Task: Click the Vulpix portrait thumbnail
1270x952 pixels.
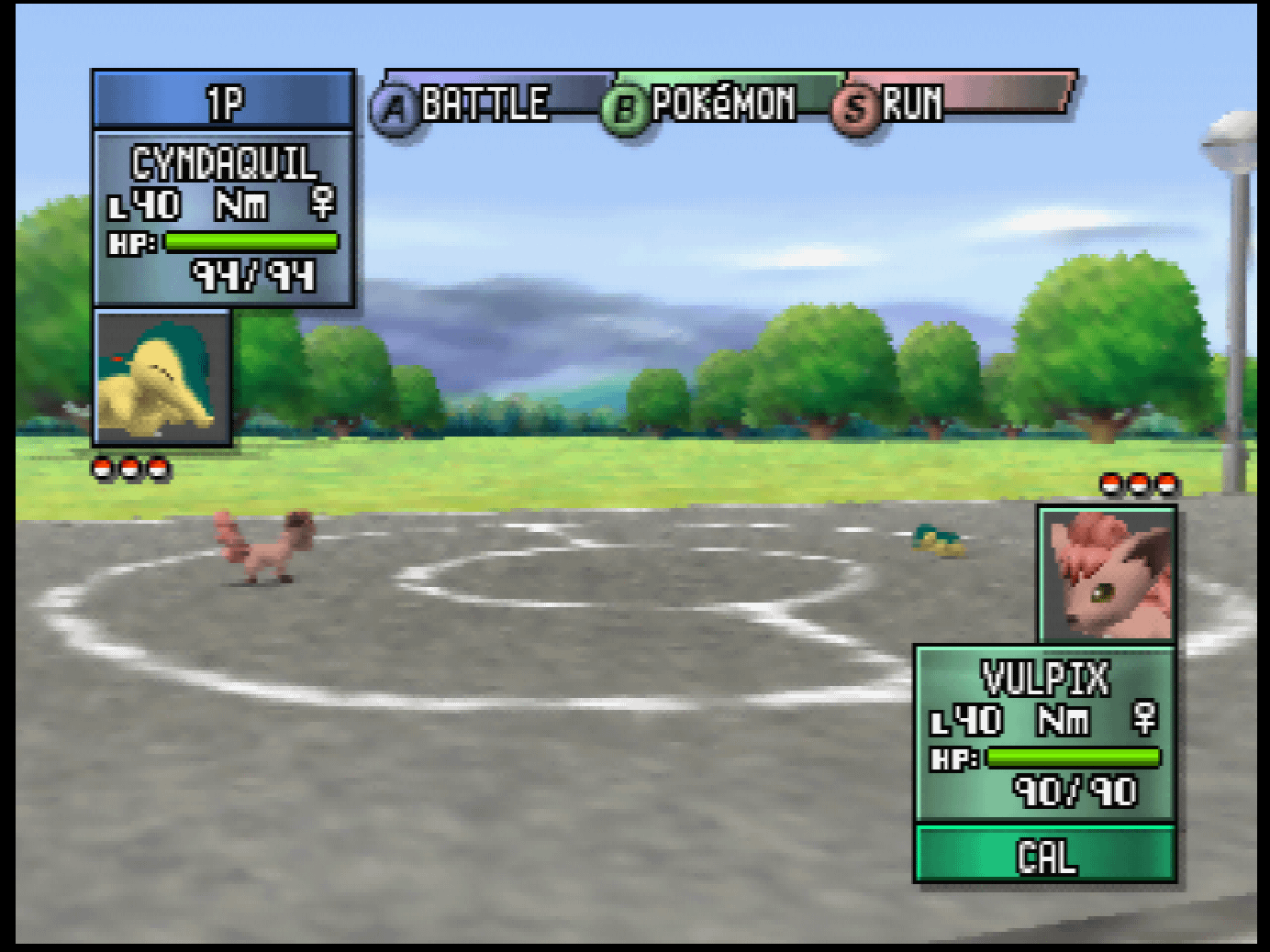Action: click(x=1108, y=574)
